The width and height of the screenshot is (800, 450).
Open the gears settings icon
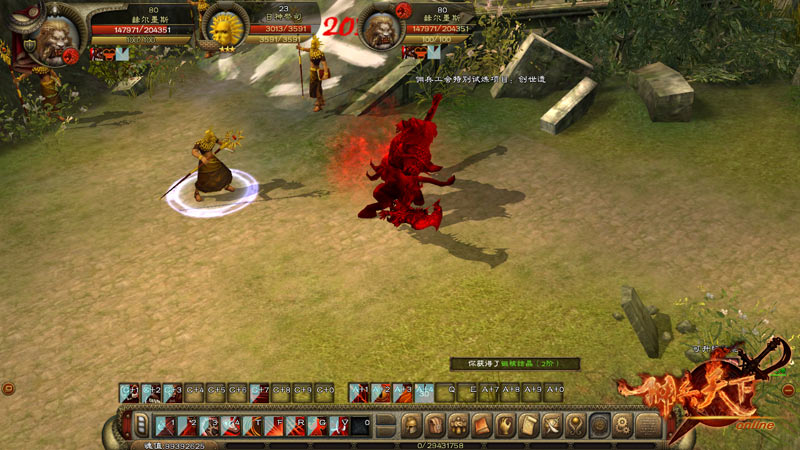coord(623,426)
